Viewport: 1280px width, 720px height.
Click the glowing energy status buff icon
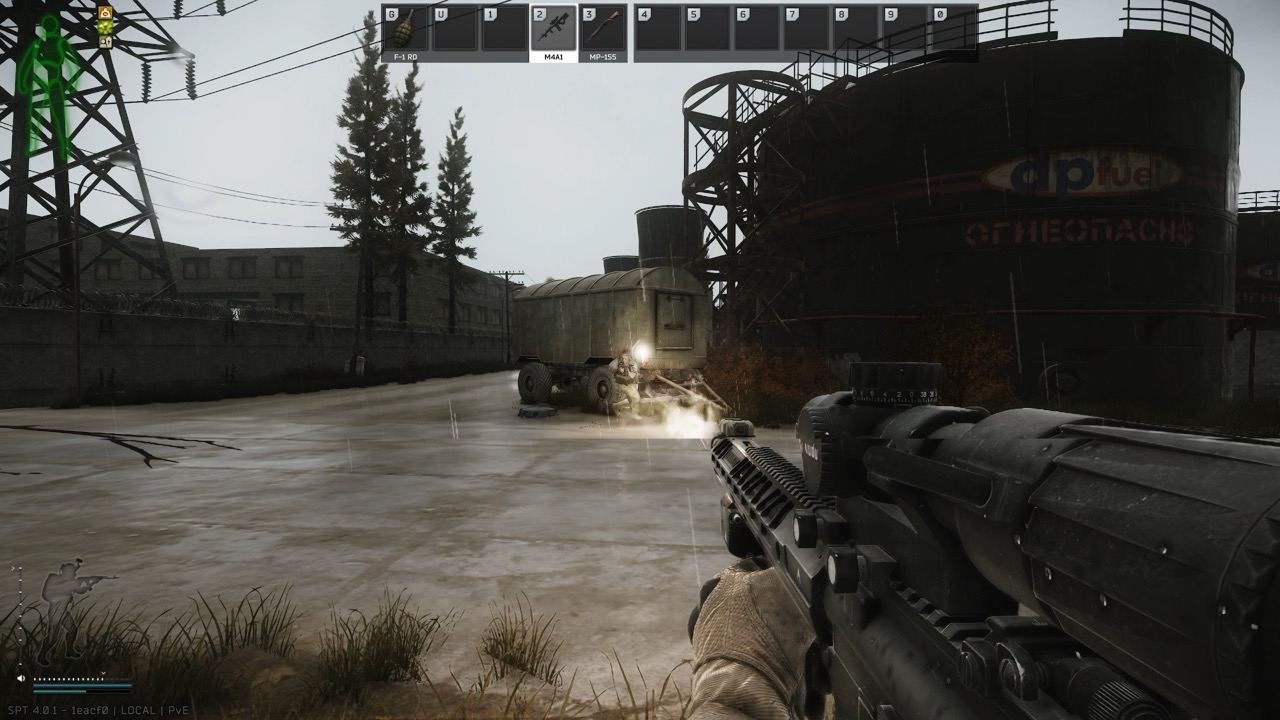105,28
